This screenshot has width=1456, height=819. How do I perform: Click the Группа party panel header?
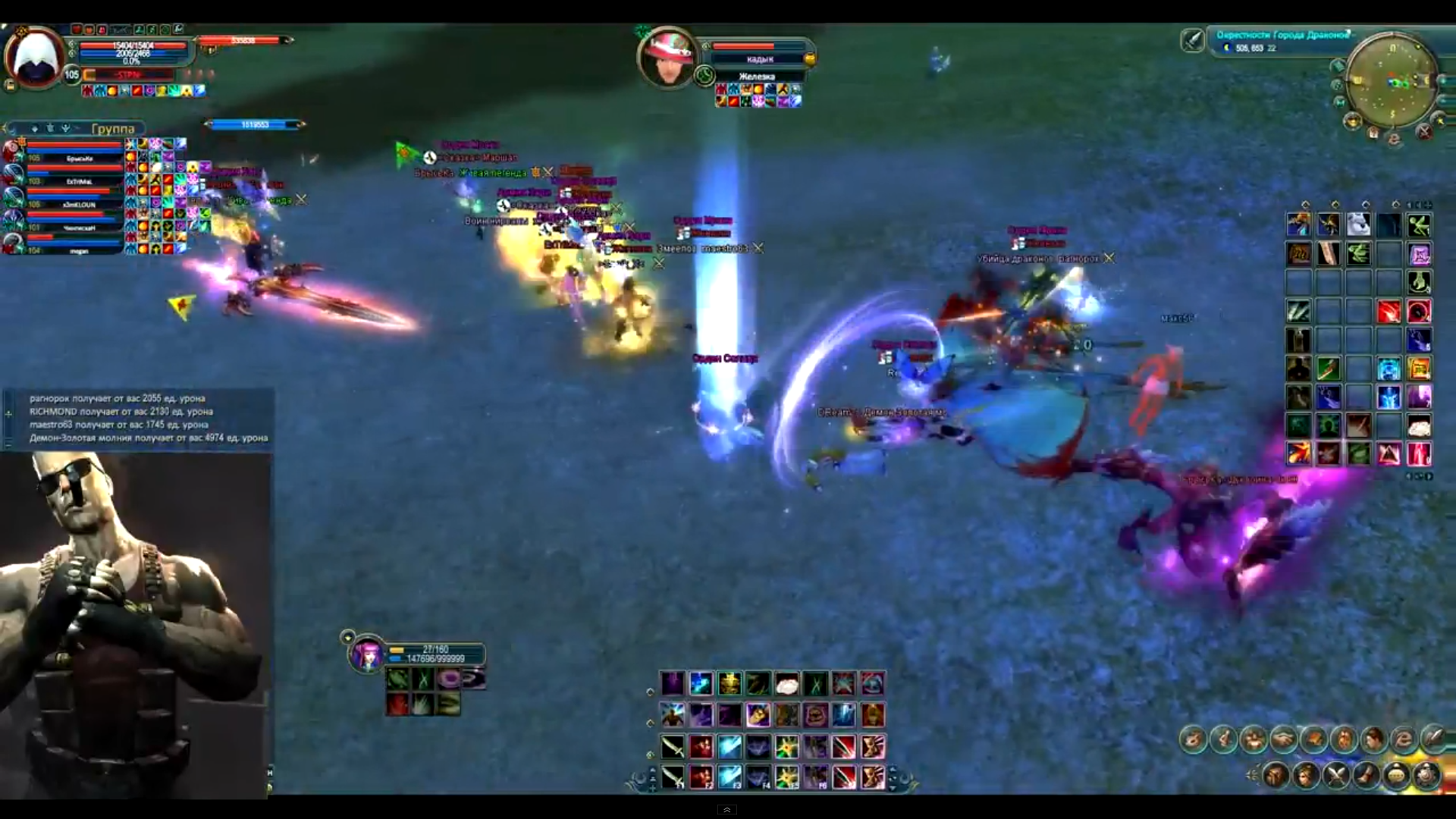point(112,128)
